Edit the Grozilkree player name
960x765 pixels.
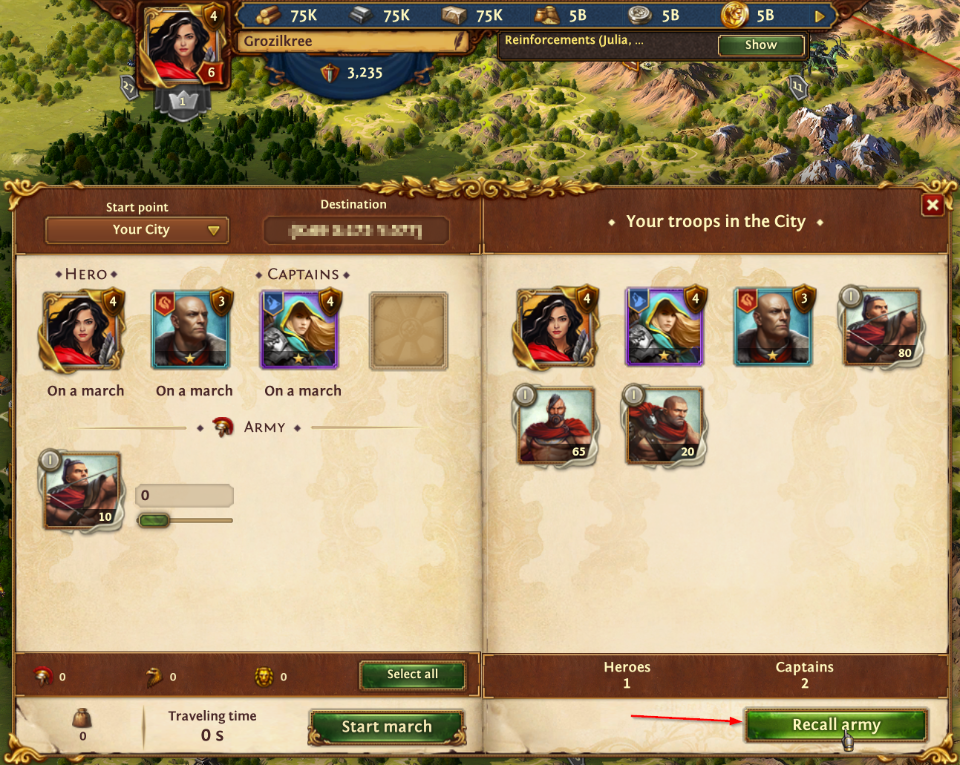click(459, 41)
